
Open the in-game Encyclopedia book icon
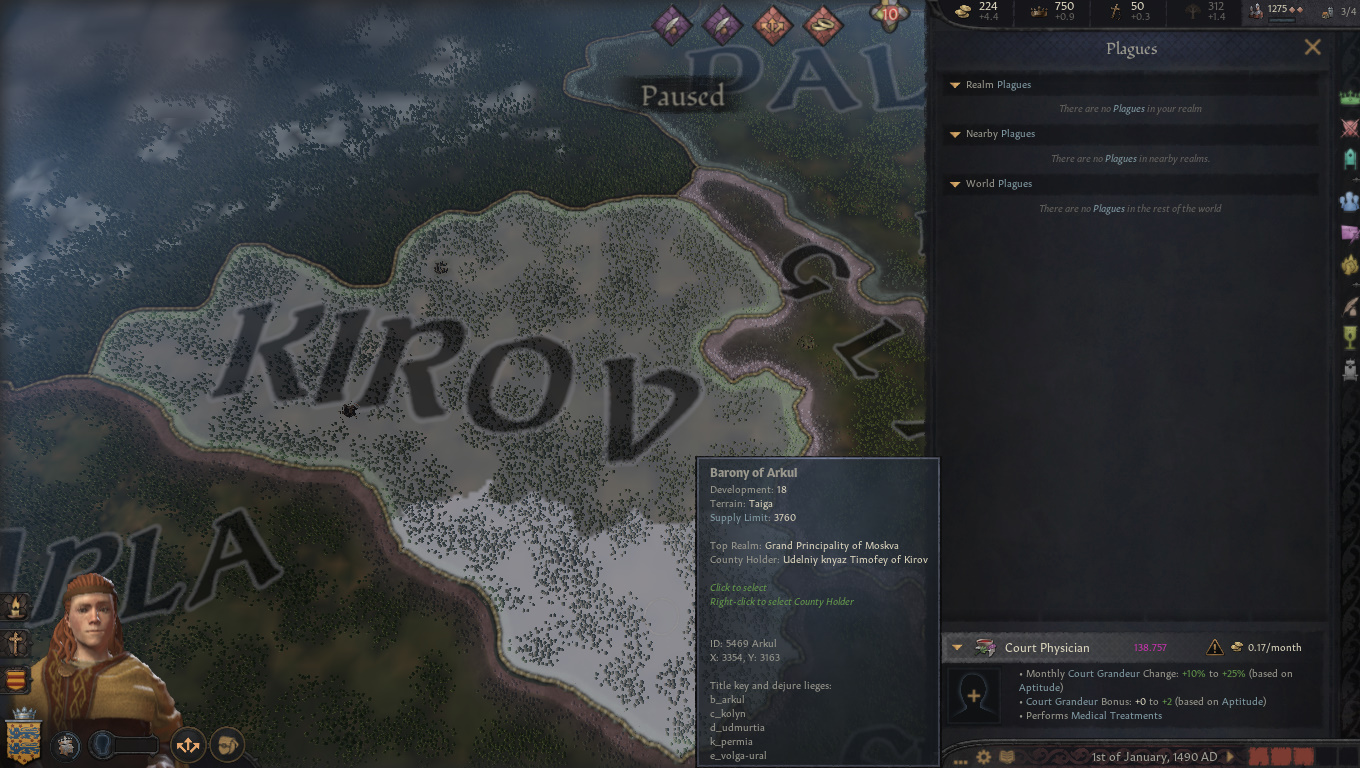tap(1005, 757)
